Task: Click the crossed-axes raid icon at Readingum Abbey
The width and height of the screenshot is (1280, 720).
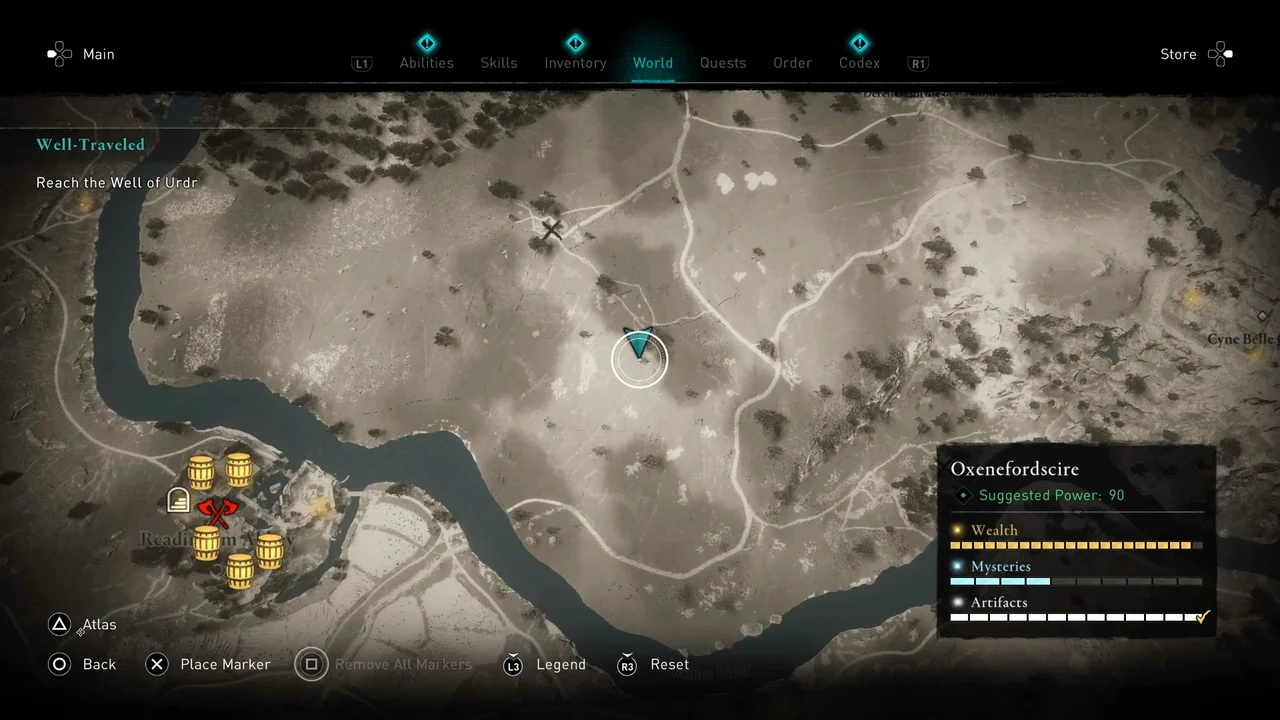Action: (x=218, y=512)
